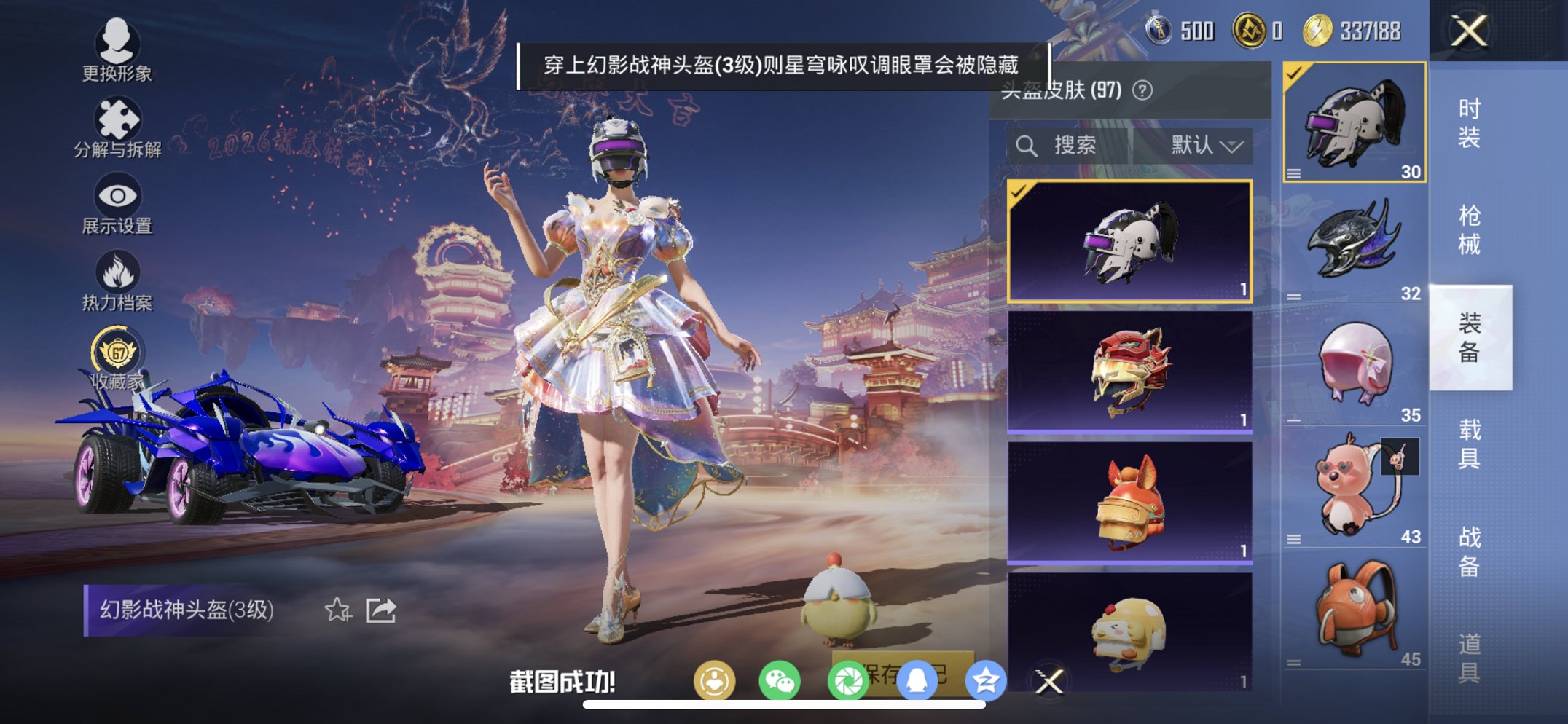The width and height of the screenshot is (1568, 724).
Task: Open the search magnifier in helmet panel
Action: tap(1027, 145)
